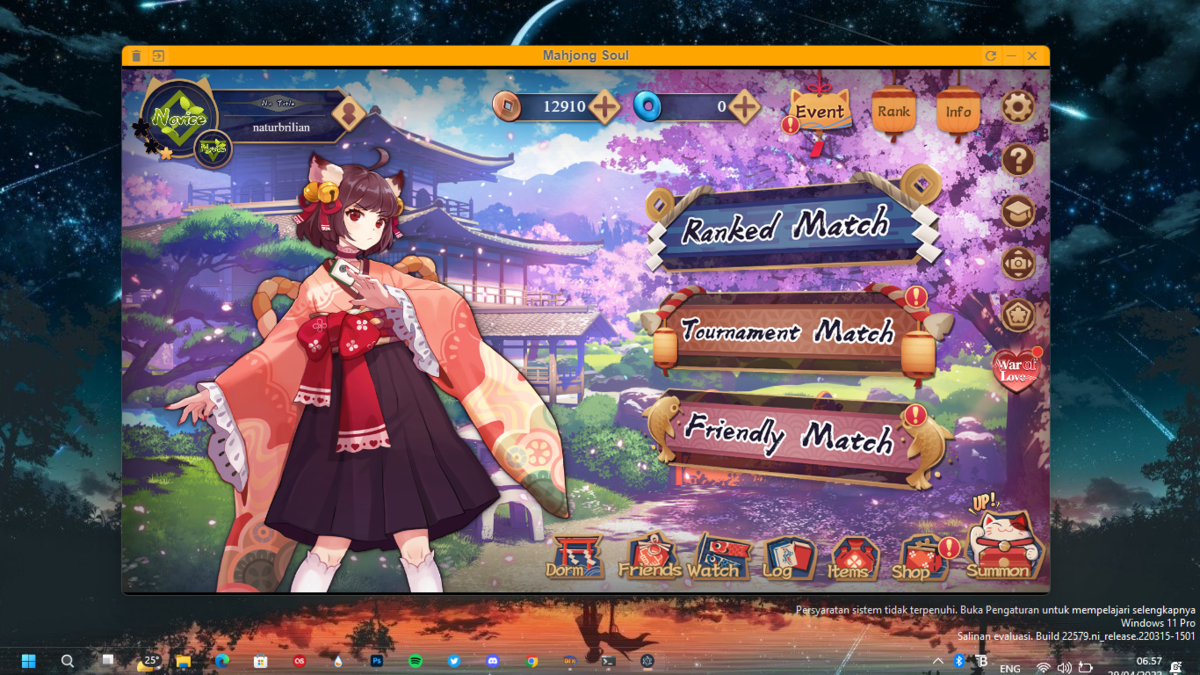Open the War of Love heart event
Image resolution: width=1200 pixels, height=675 pixels.
point(1017,369)
